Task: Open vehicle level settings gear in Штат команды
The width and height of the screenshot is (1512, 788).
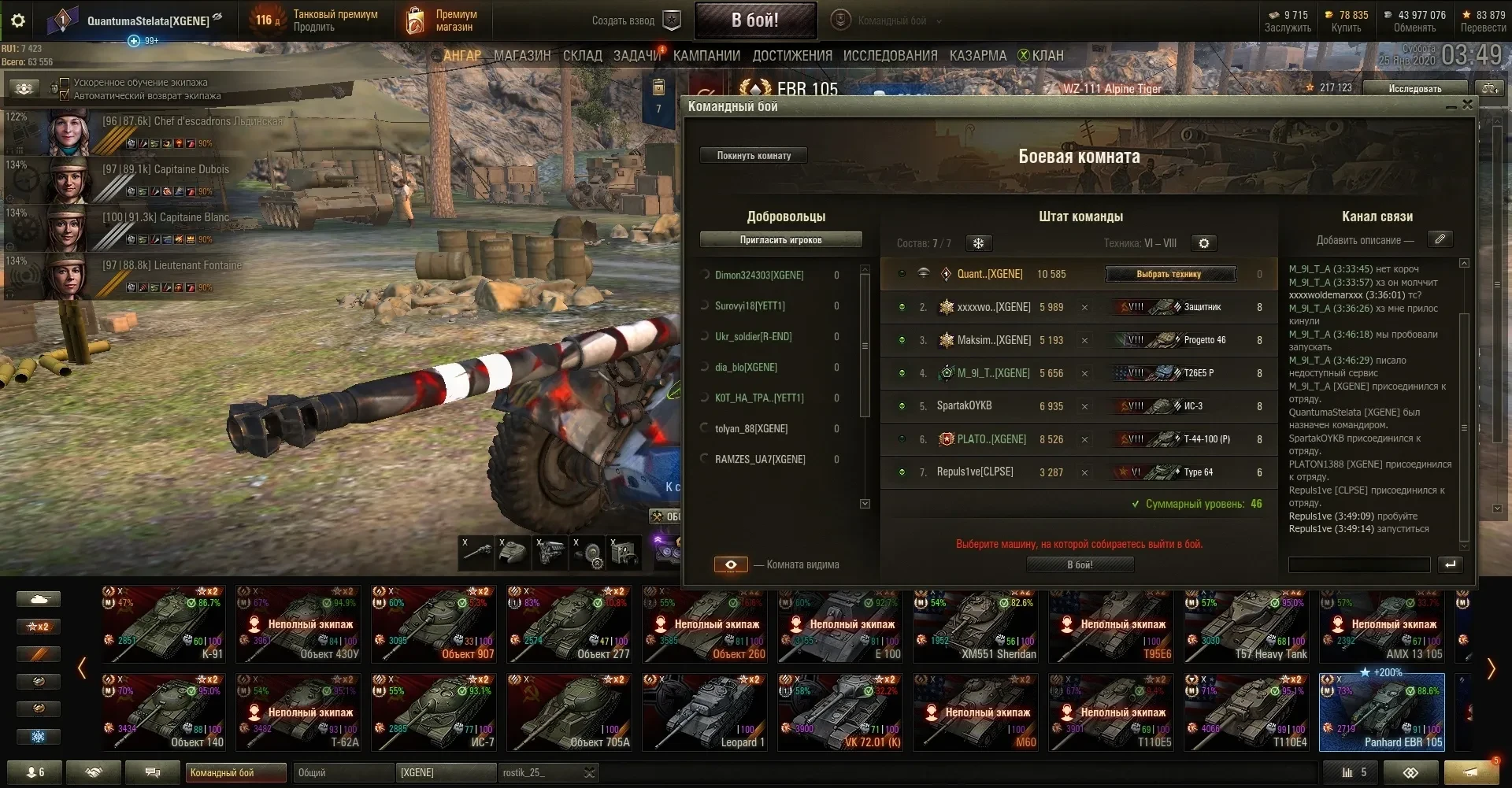Action: (1203, 243)
